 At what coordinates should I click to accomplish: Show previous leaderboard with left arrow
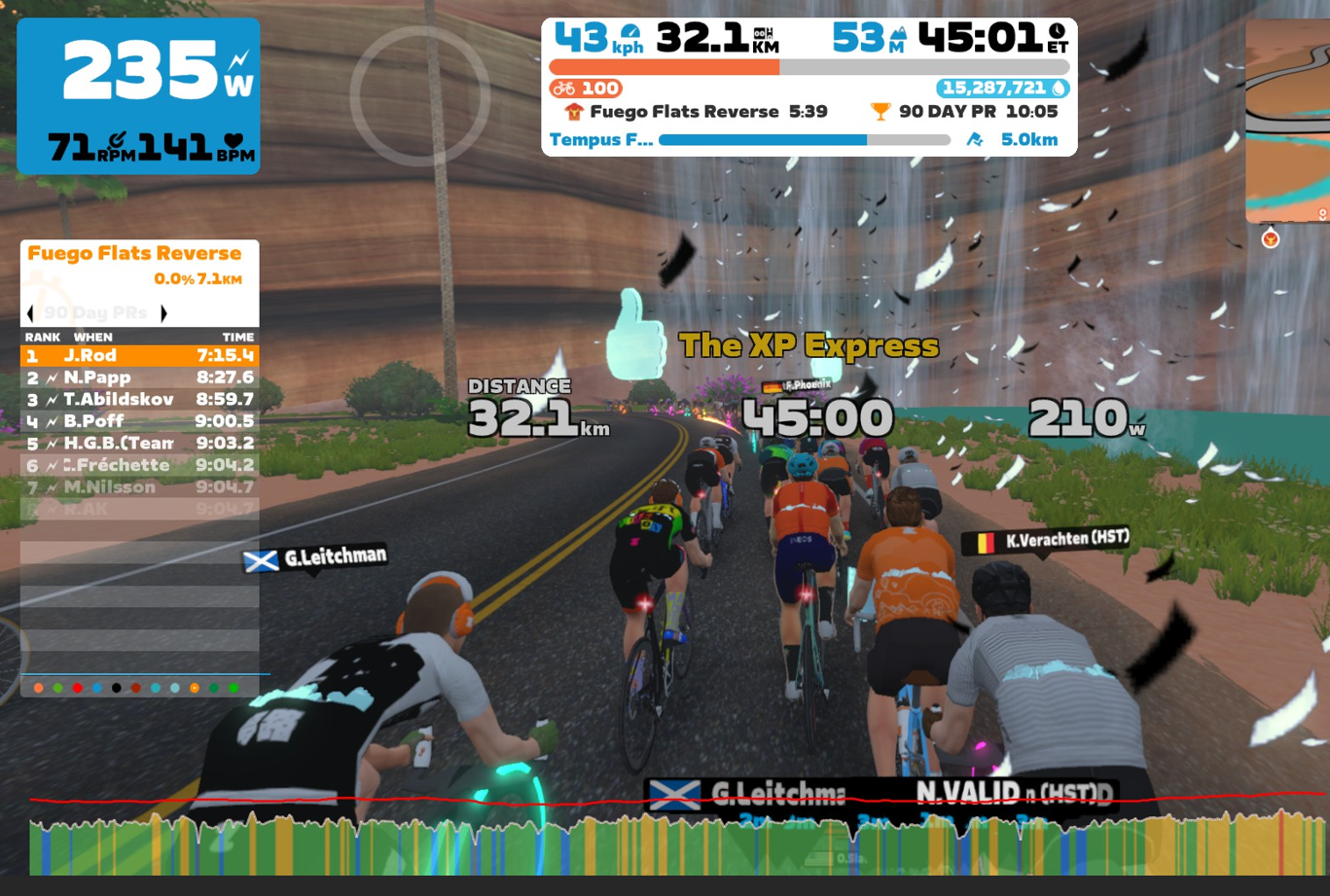30,313
